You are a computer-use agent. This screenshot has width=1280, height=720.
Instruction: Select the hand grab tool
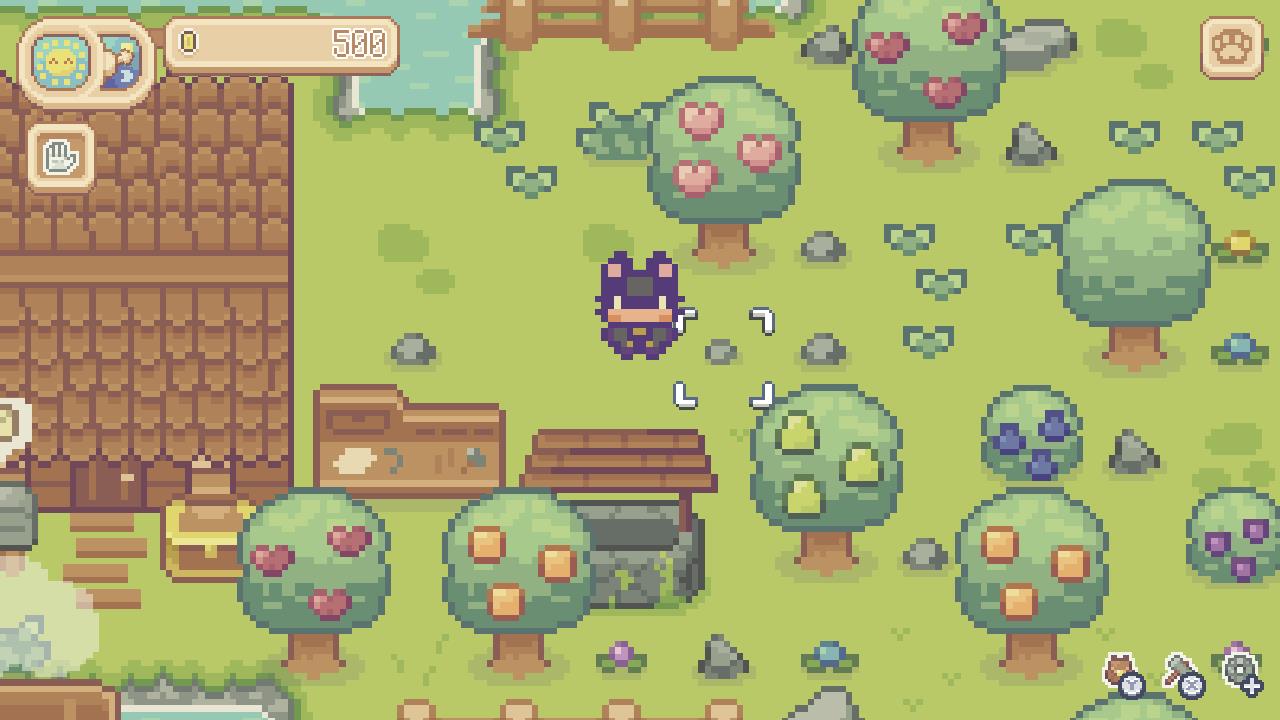60,155
